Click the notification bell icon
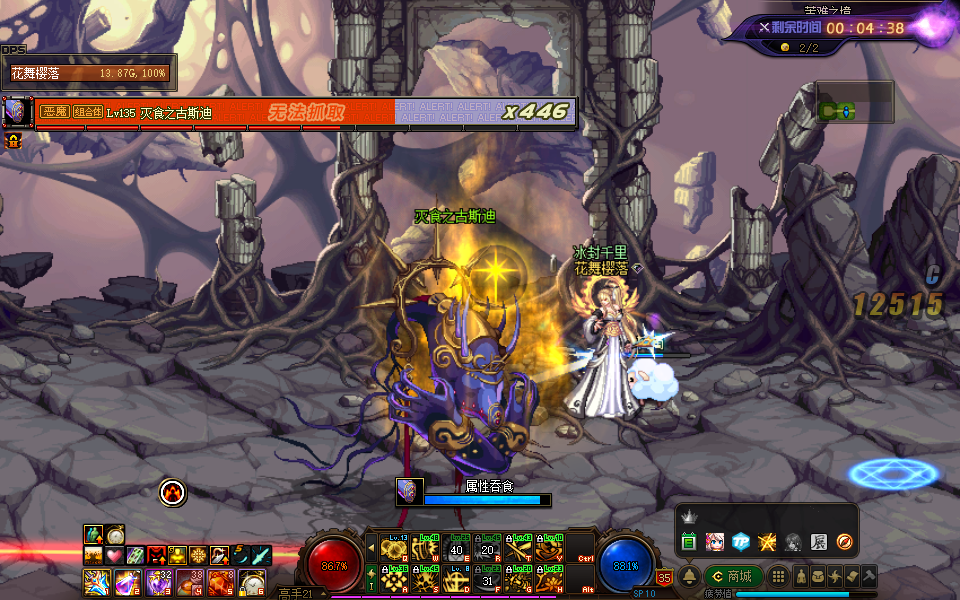The image size is (960, 600). [689, 577]
